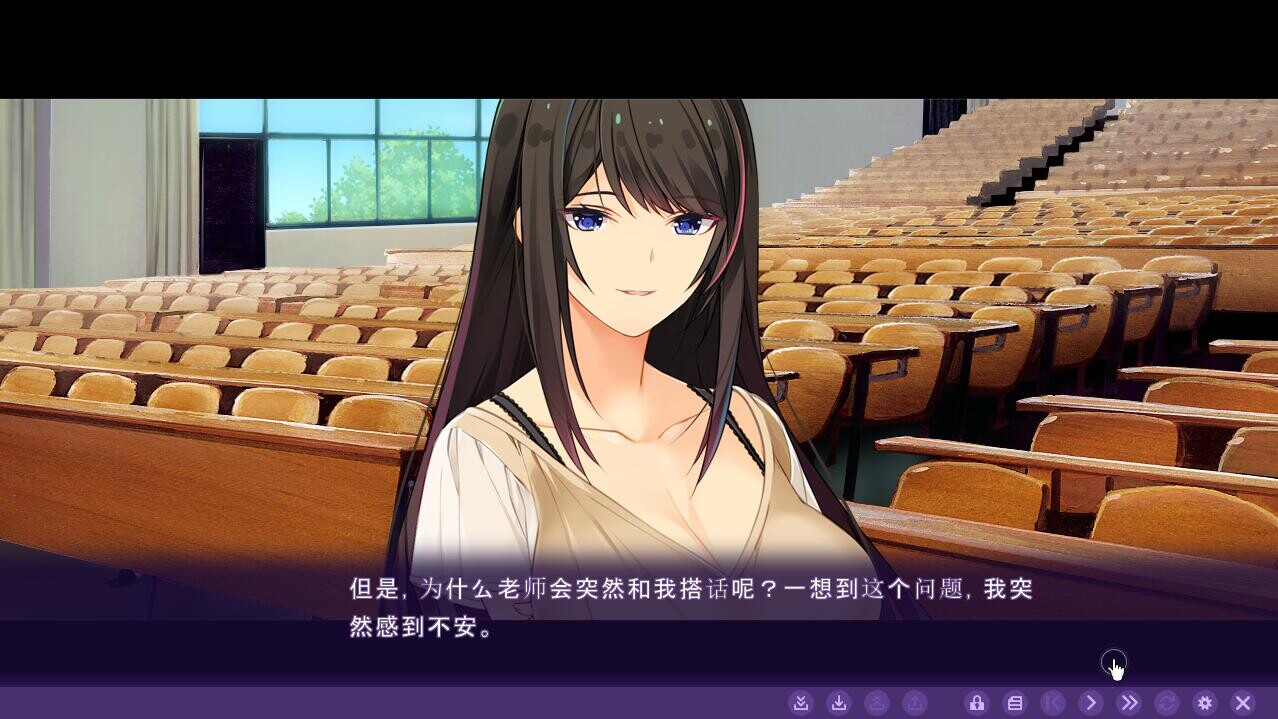
Task: Open settings with the gear icon
Action: (x=1205, y=703)
